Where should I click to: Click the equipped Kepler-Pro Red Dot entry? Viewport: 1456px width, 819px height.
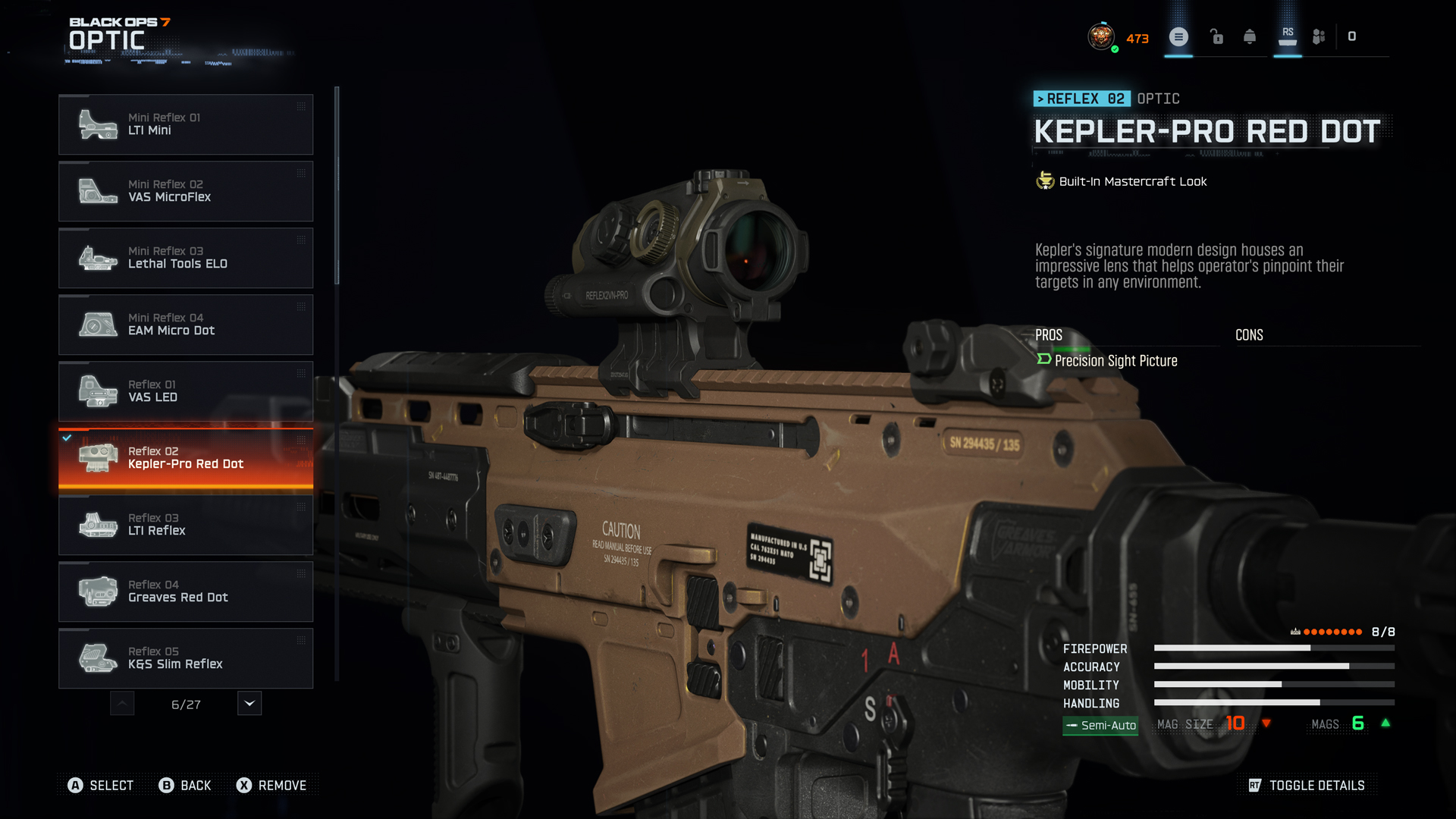click(x=186, y=458)
